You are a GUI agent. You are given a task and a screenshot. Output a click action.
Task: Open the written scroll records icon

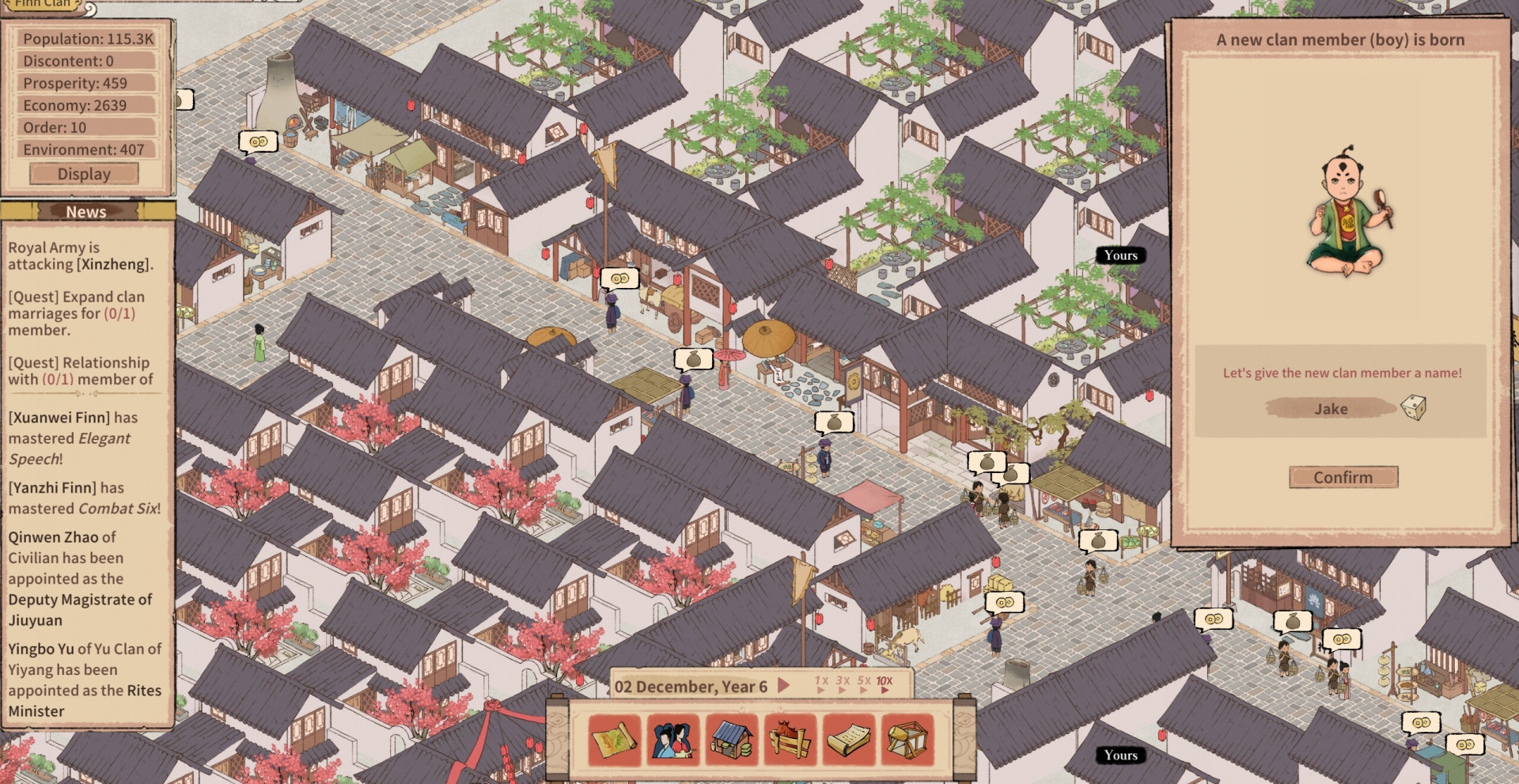pos(848,740)
